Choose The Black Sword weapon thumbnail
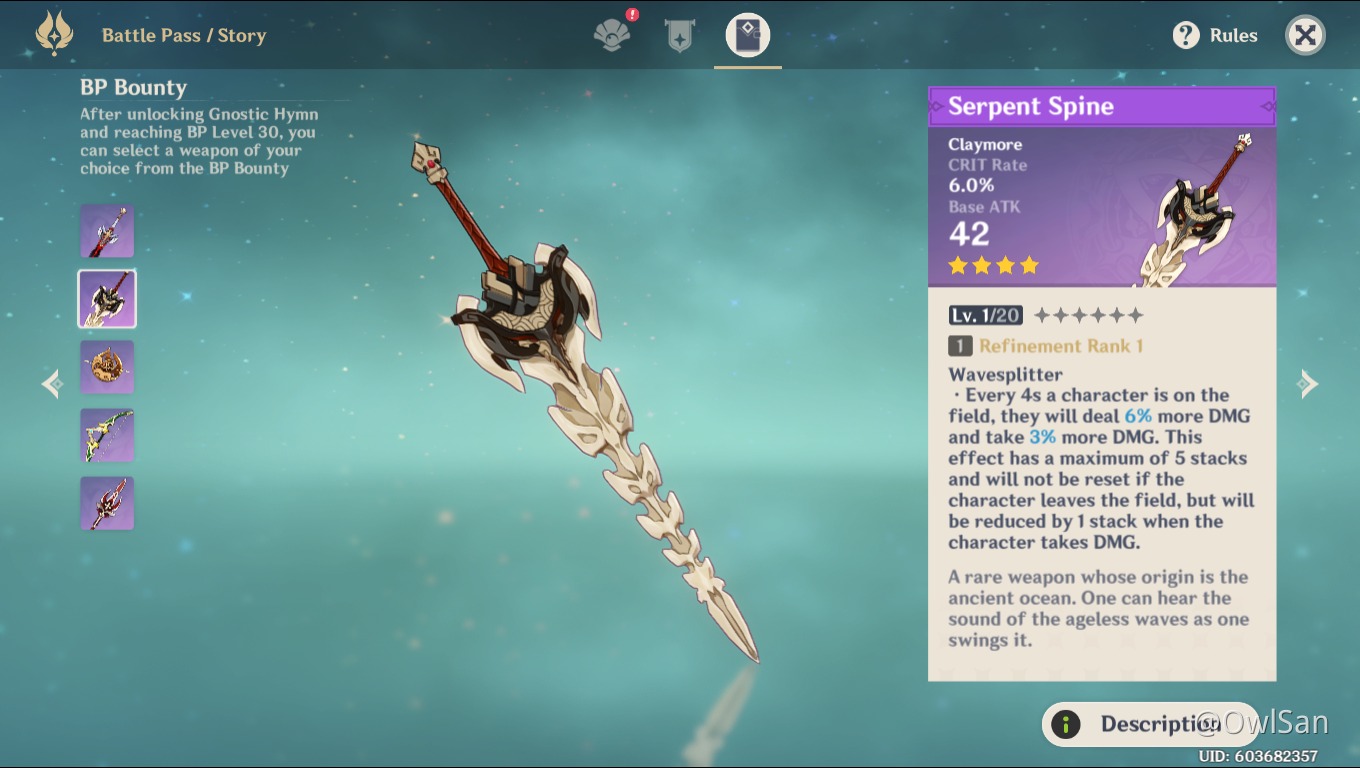This screenshot has width=1360, height=768. [x=107, y=231]
